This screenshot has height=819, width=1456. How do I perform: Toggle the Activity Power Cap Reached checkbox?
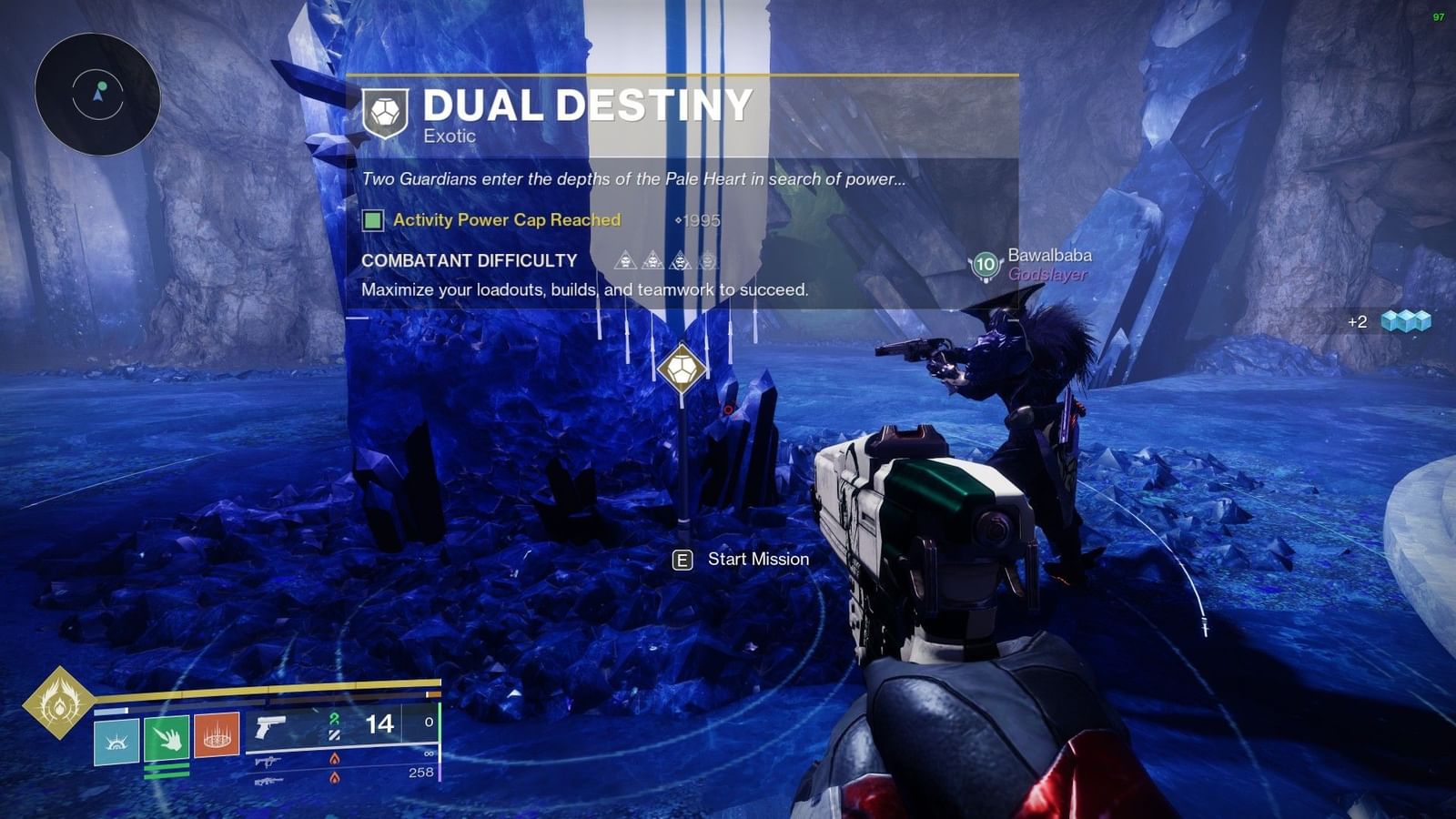pos(371,220)
